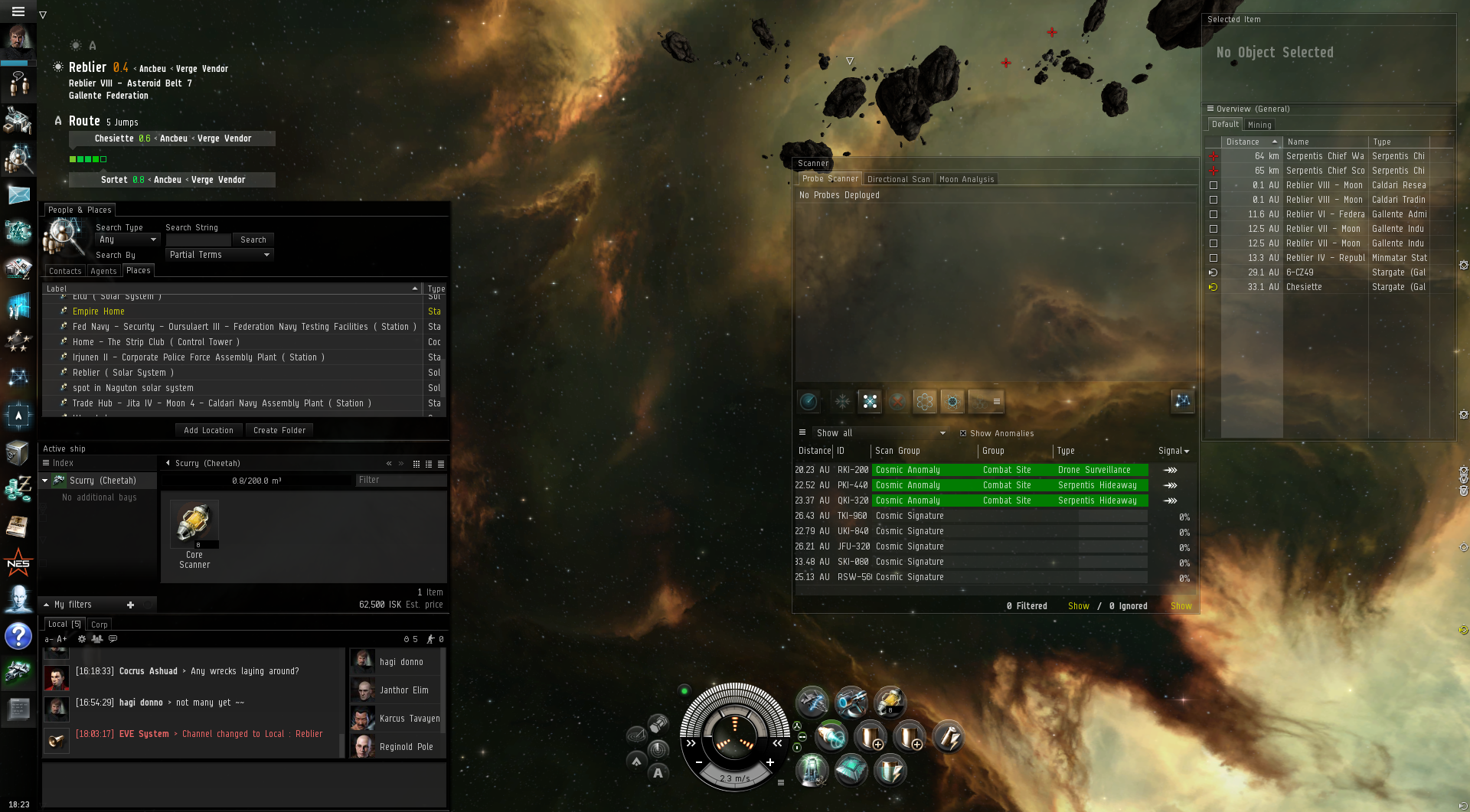
Task: Click the Create Folder button
Action: click(x=279, y=430)
